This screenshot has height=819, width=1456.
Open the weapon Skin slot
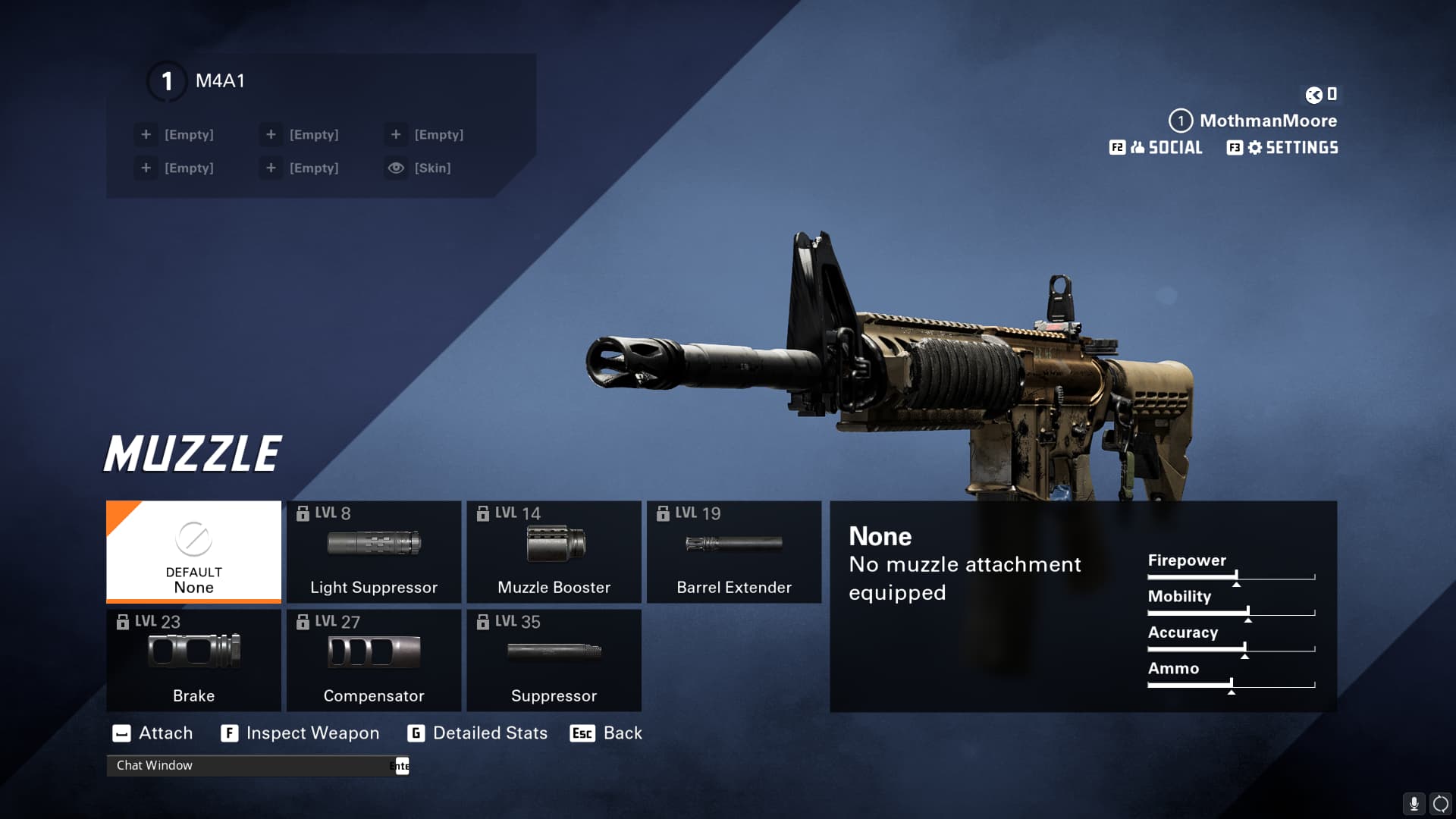pos(419,168)
